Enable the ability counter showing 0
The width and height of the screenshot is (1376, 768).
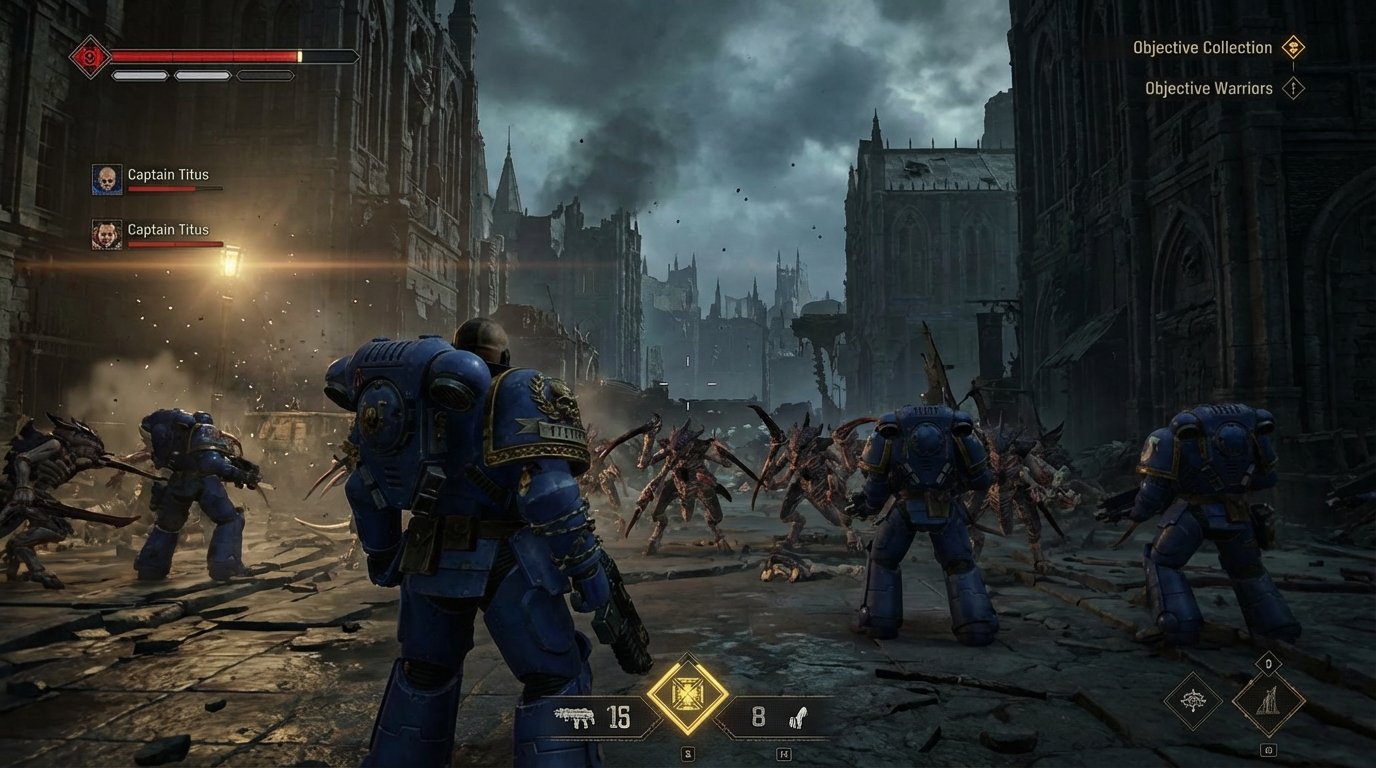[1268, 663]
